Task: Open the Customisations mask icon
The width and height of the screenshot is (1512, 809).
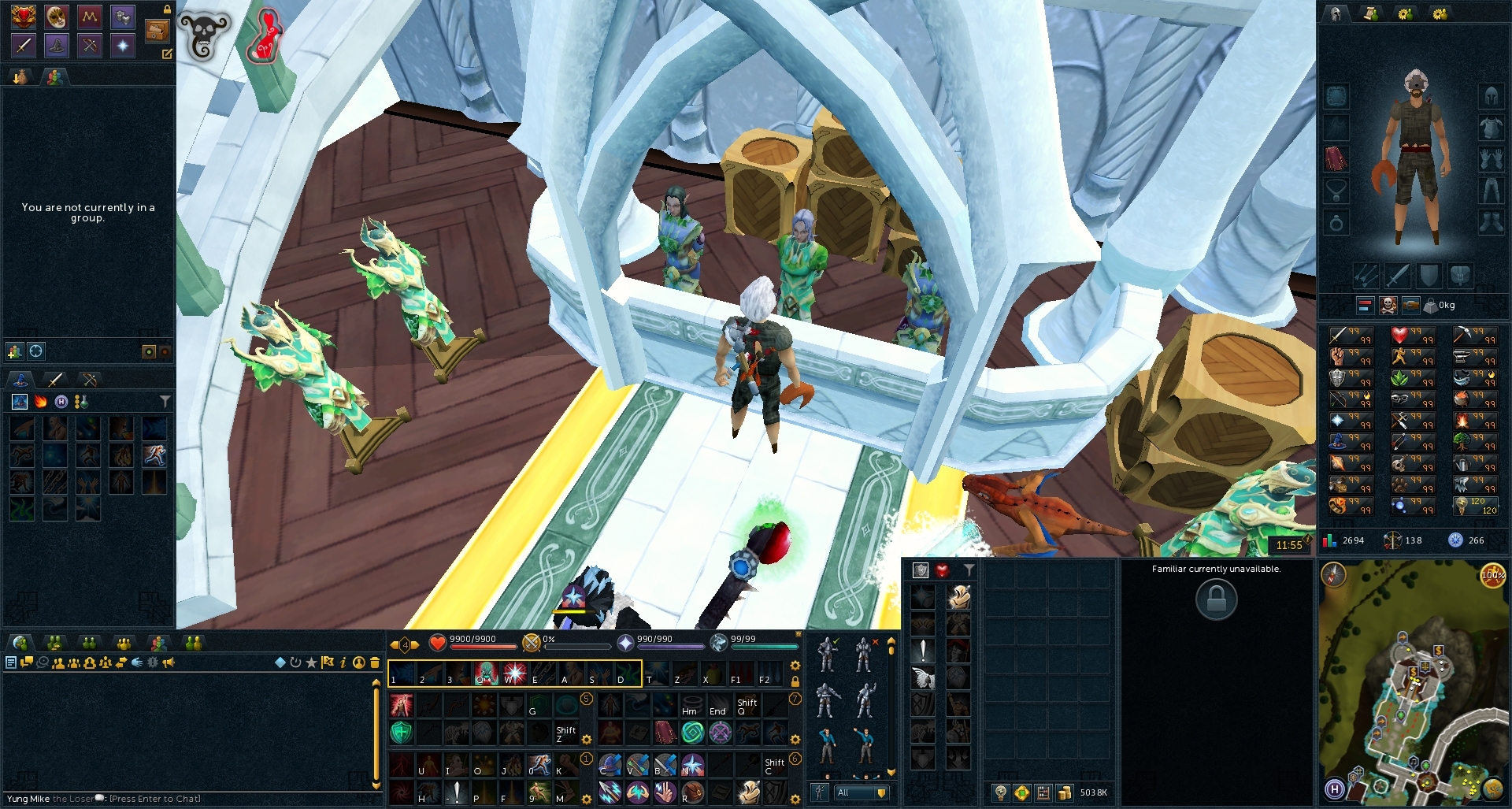Action: pyautogui.click(x=55, y=16)
